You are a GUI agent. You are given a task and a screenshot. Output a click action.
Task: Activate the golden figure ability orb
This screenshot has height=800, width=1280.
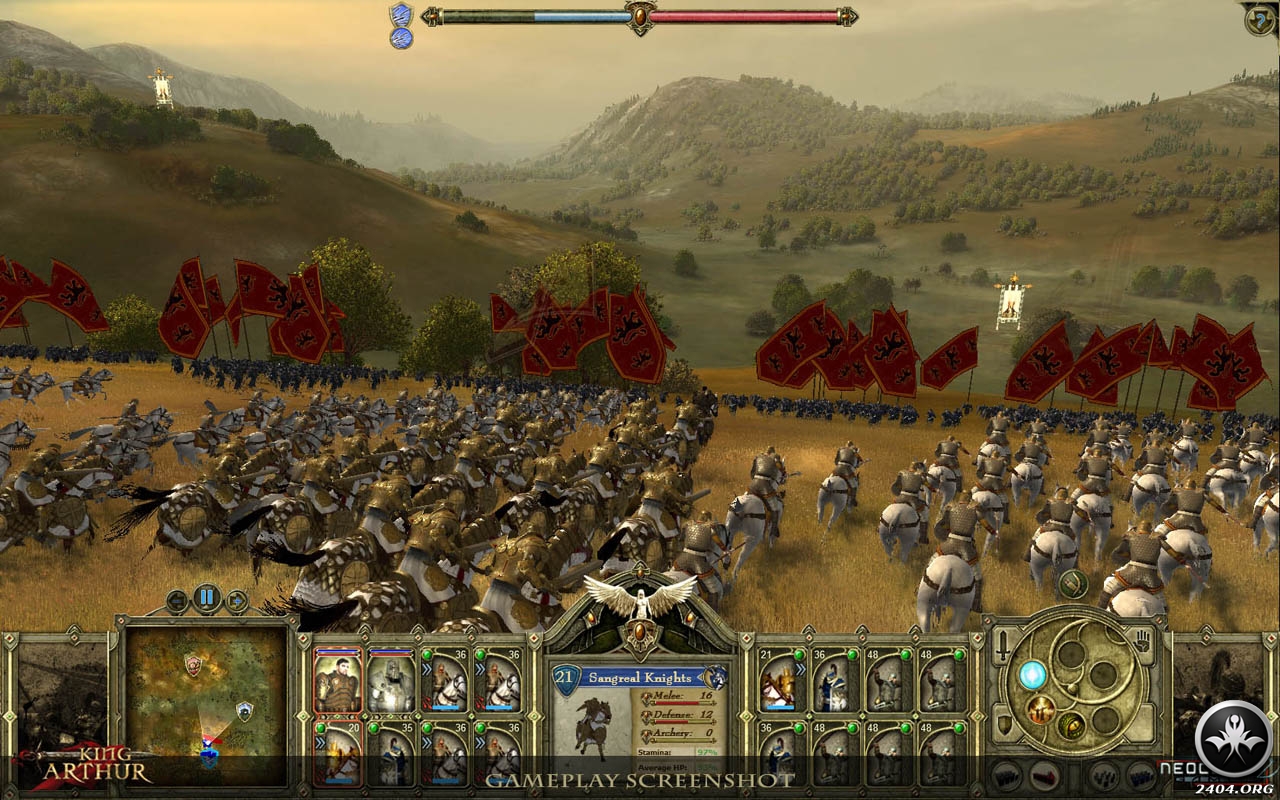[x=1041, y=711]
